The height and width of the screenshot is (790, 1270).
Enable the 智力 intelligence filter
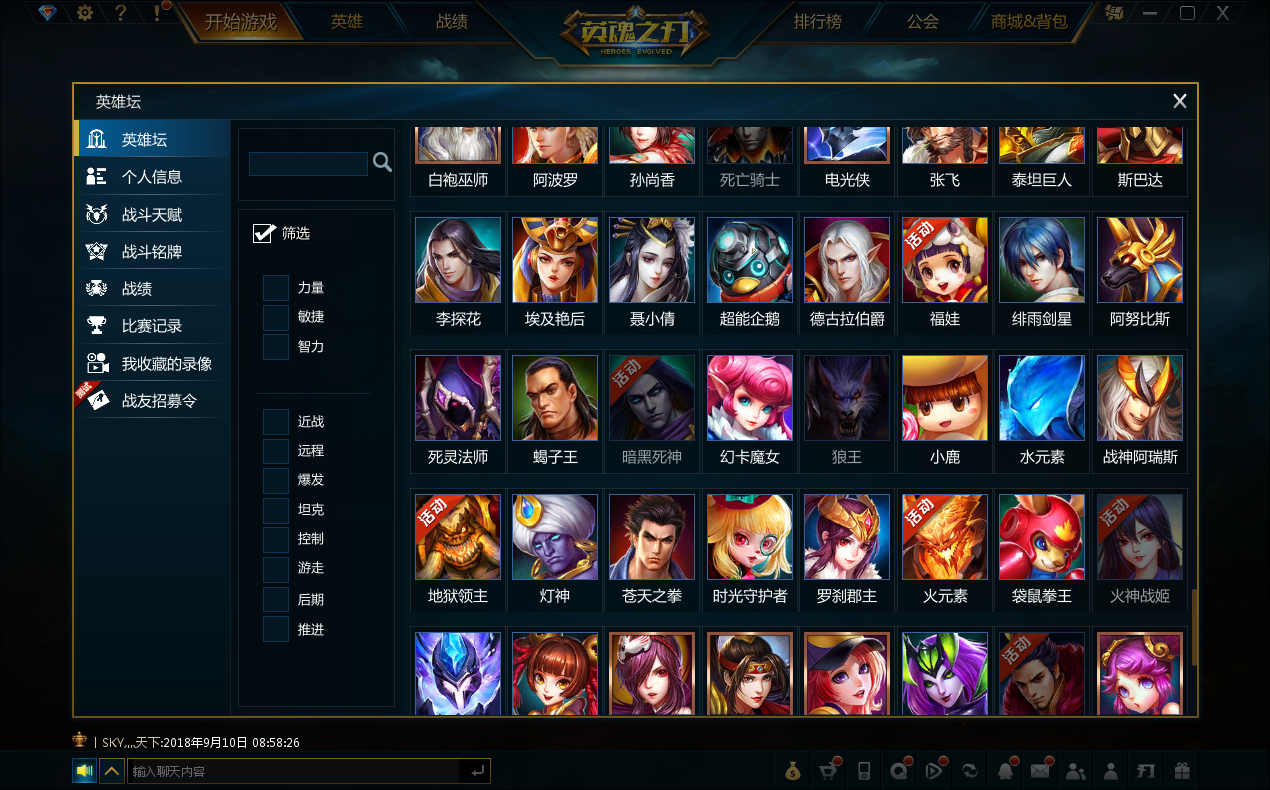[276, 347]
